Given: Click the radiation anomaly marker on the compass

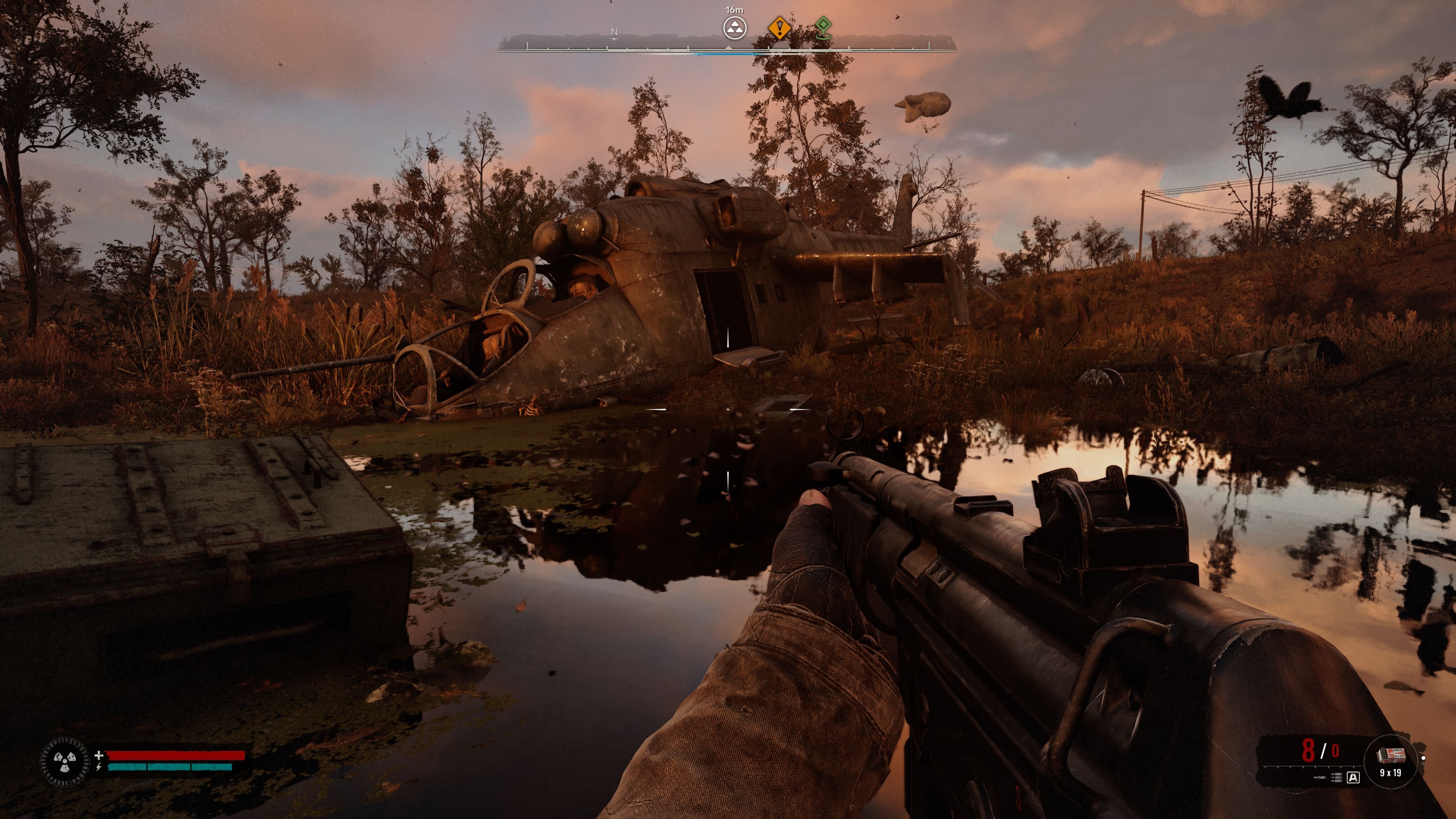Looking at the screenshot, I should (x=735, y=28).
